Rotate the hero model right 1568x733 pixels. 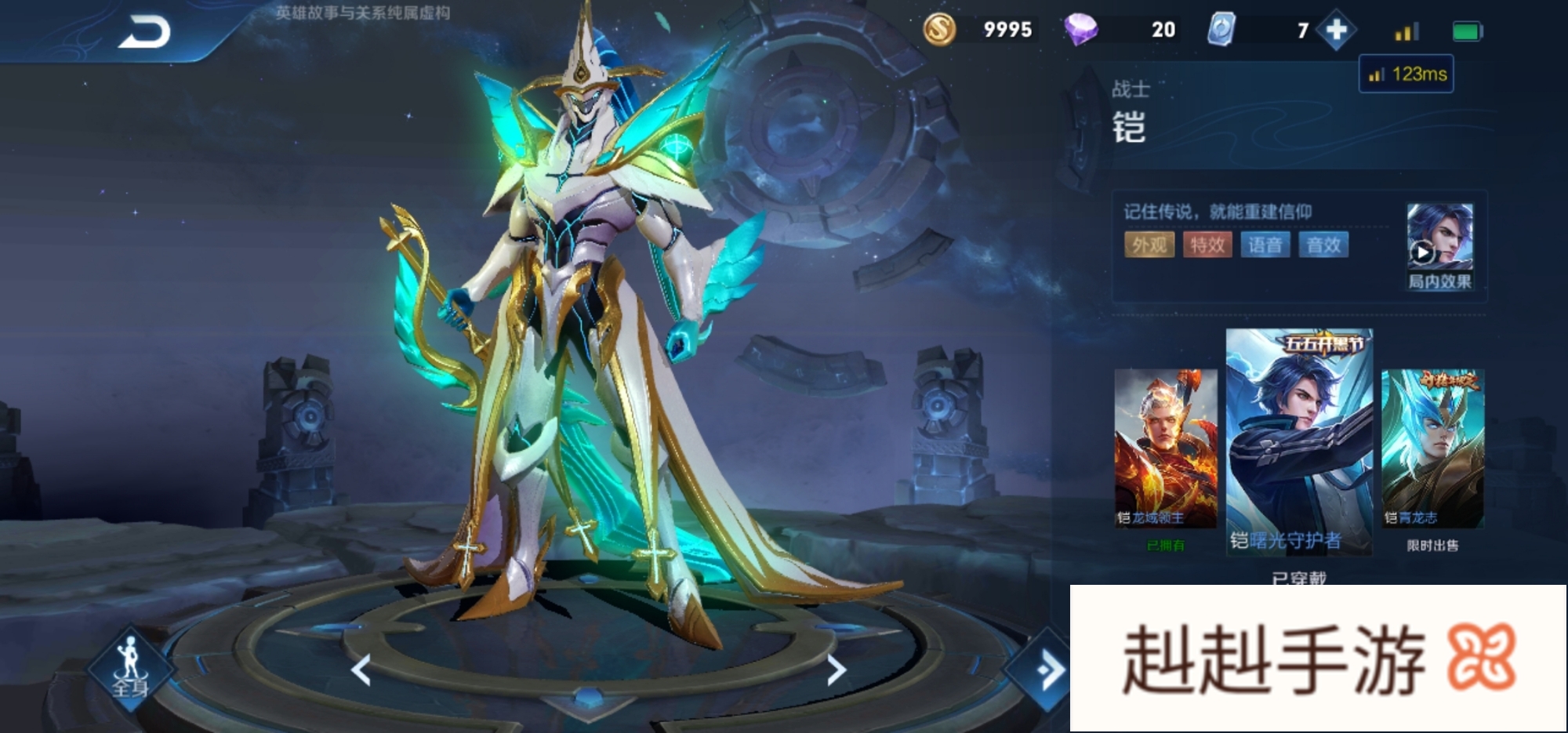click(837, 670)
